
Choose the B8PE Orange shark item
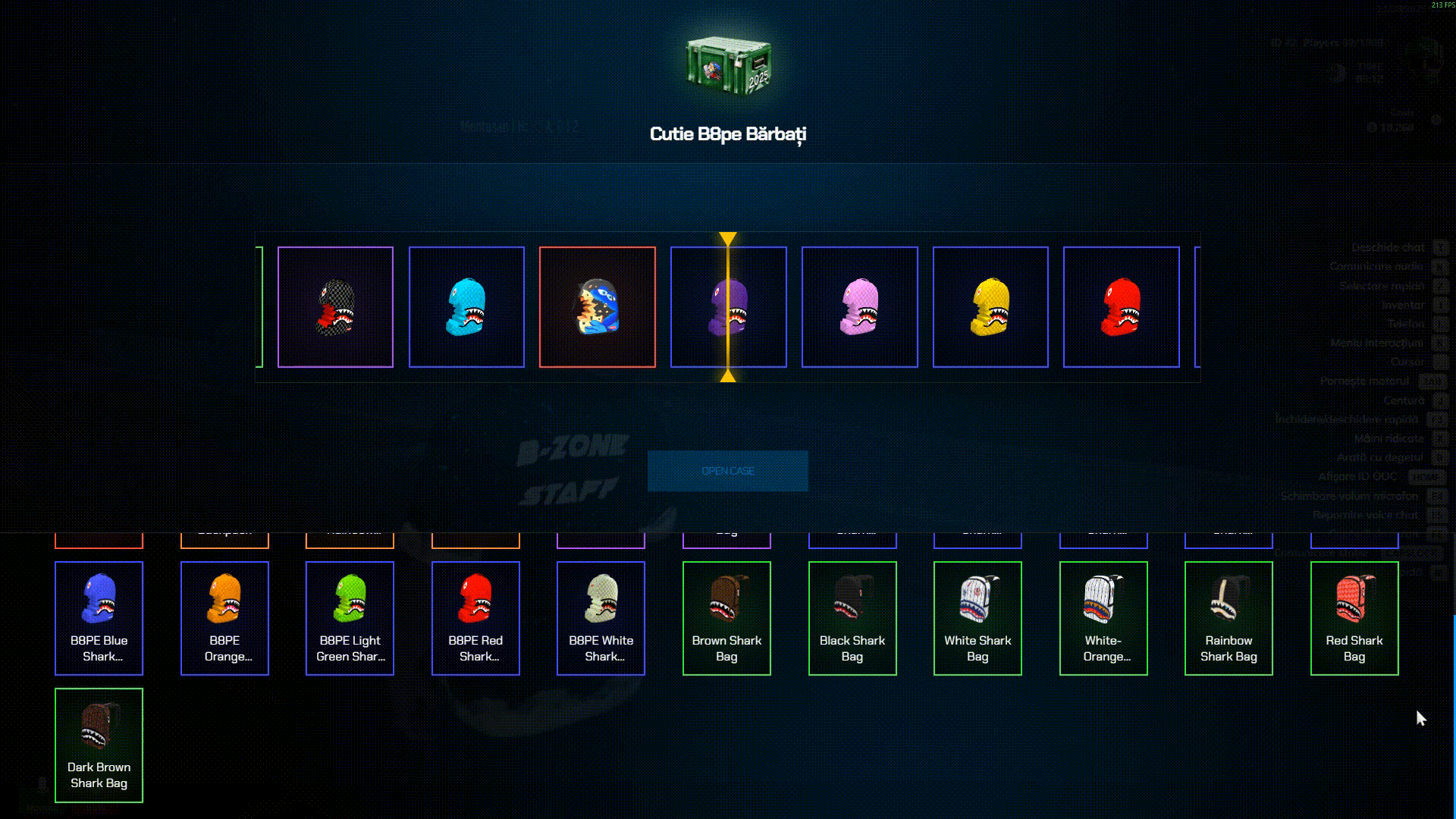(x=224, y=617)
